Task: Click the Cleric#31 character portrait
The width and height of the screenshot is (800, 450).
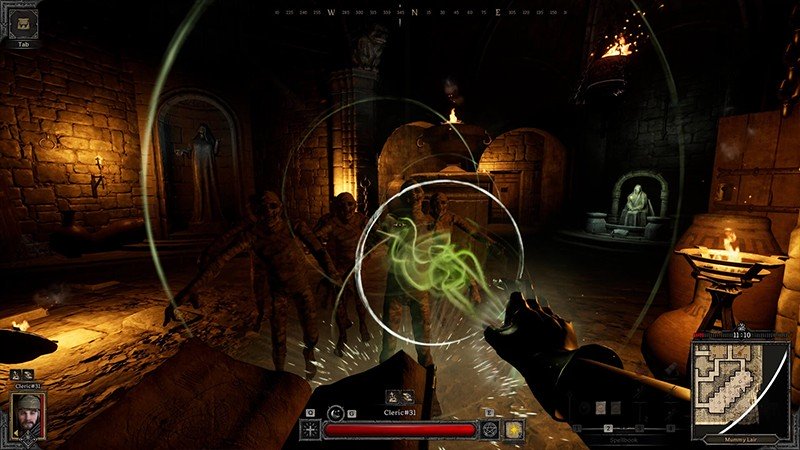Action: coord(28,415)
